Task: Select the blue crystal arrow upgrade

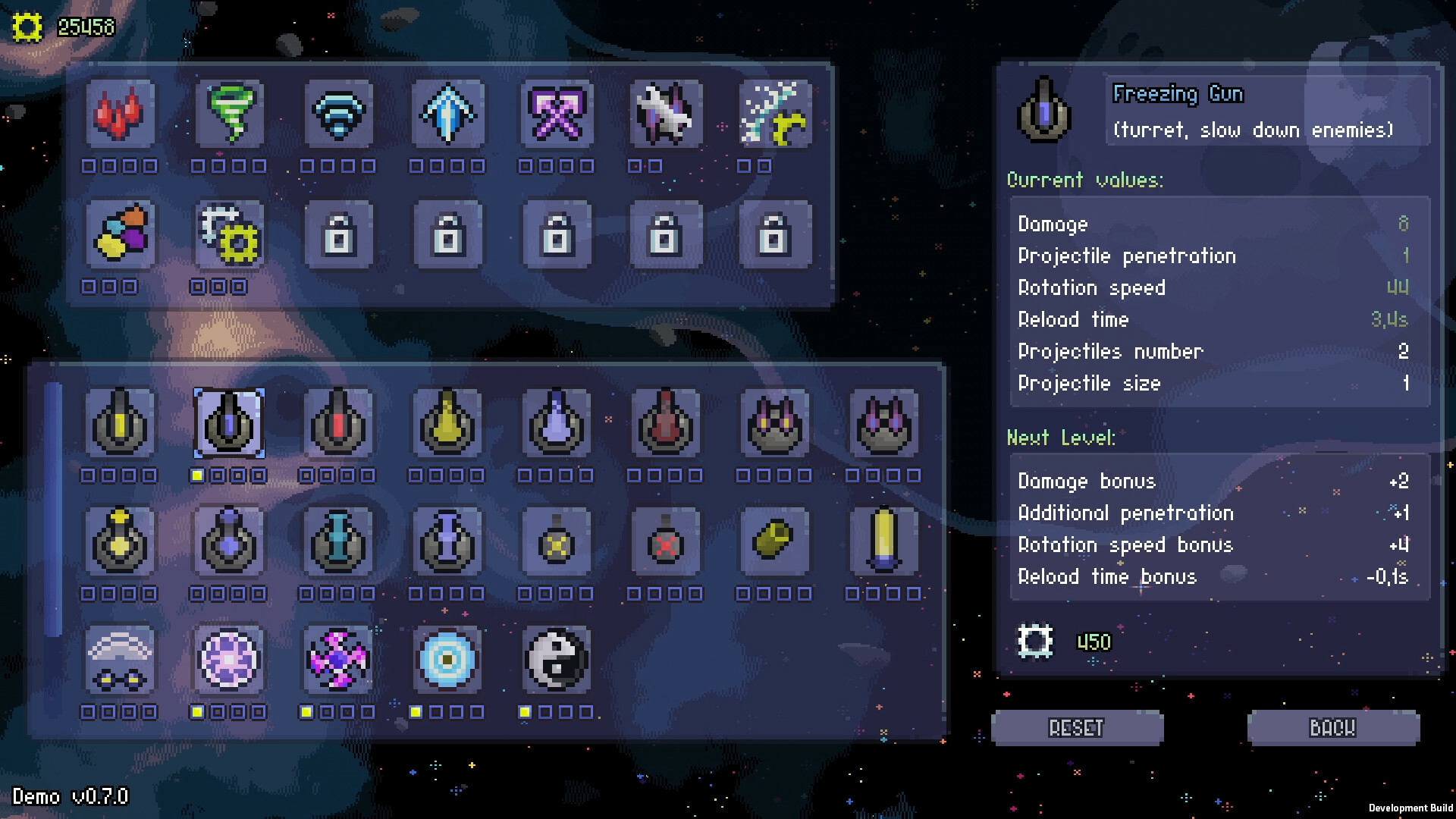Action: [x=447, y=115]
